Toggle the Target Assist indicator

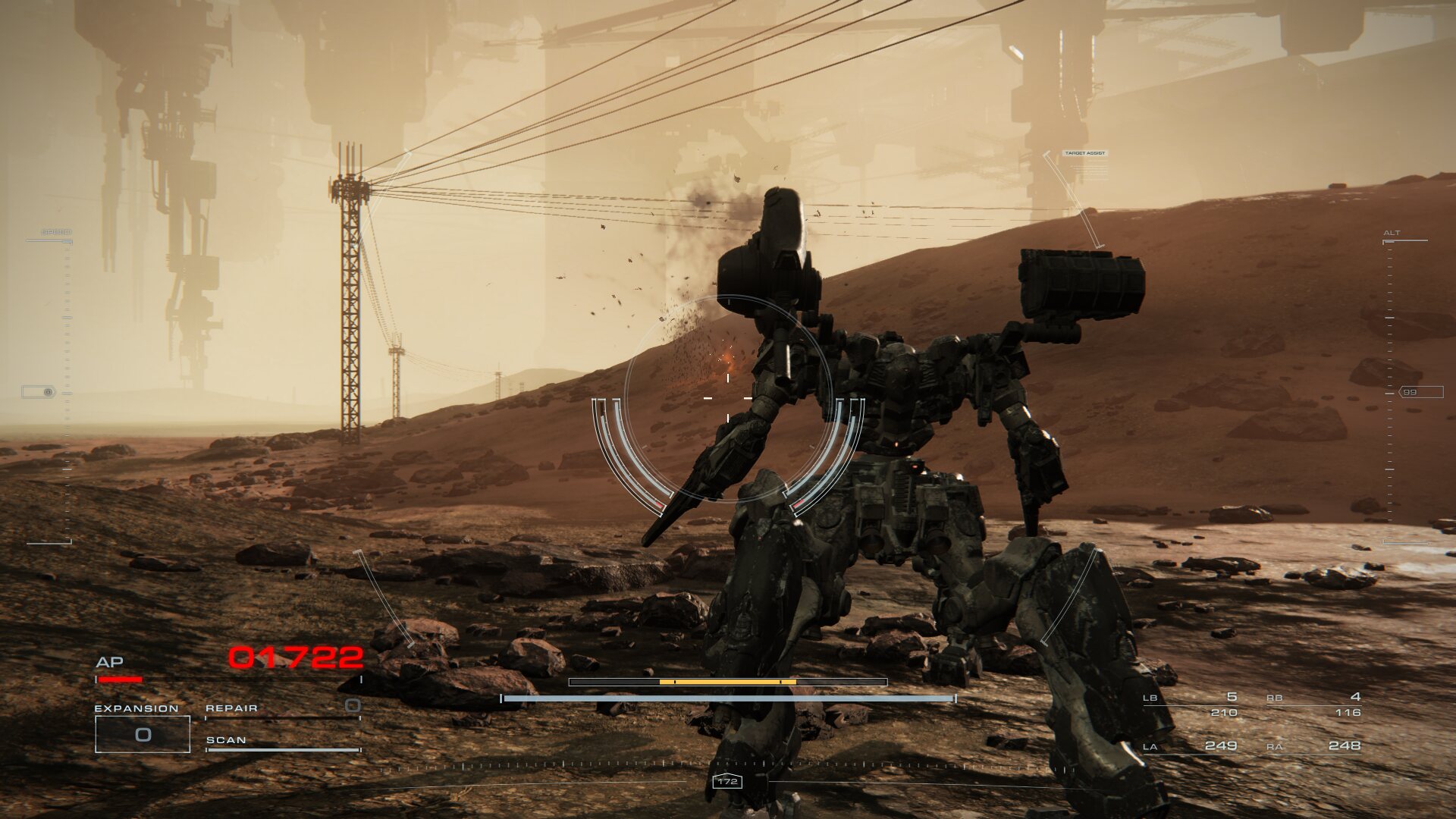point(1084,153)
